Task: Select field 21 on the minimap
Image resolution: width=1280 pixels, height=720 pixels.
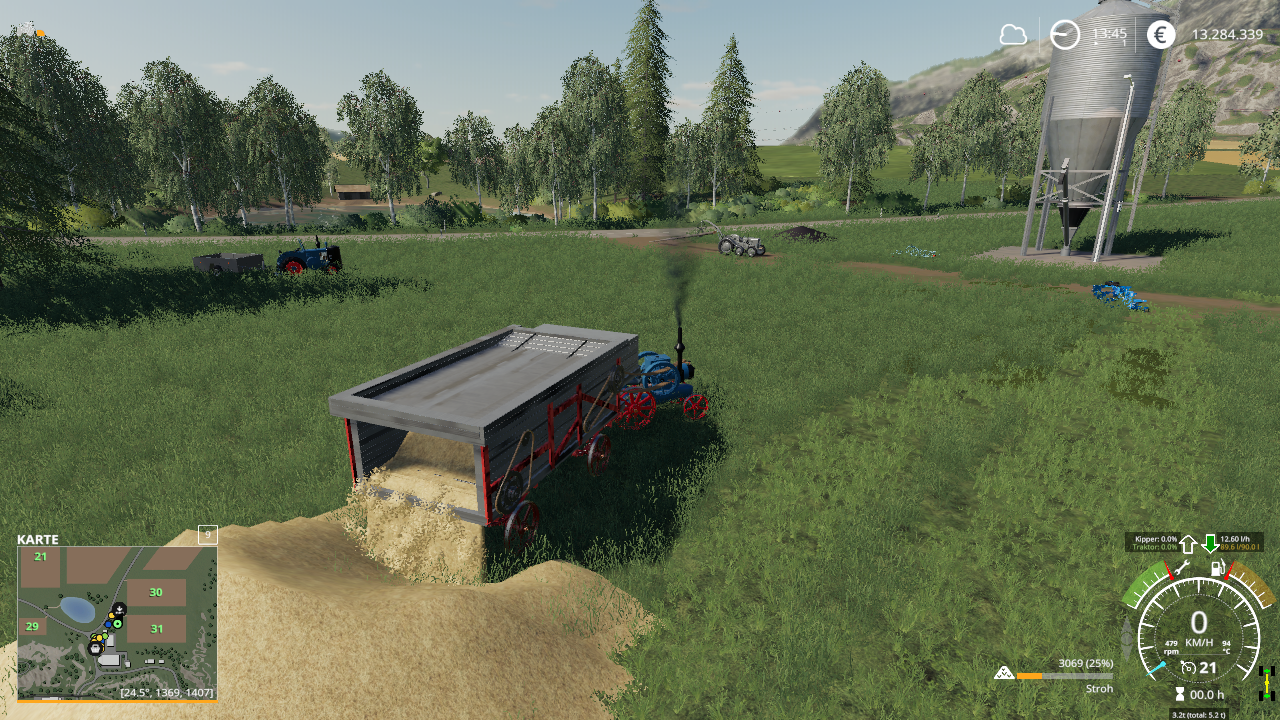Action: click(x=41, y=556)
